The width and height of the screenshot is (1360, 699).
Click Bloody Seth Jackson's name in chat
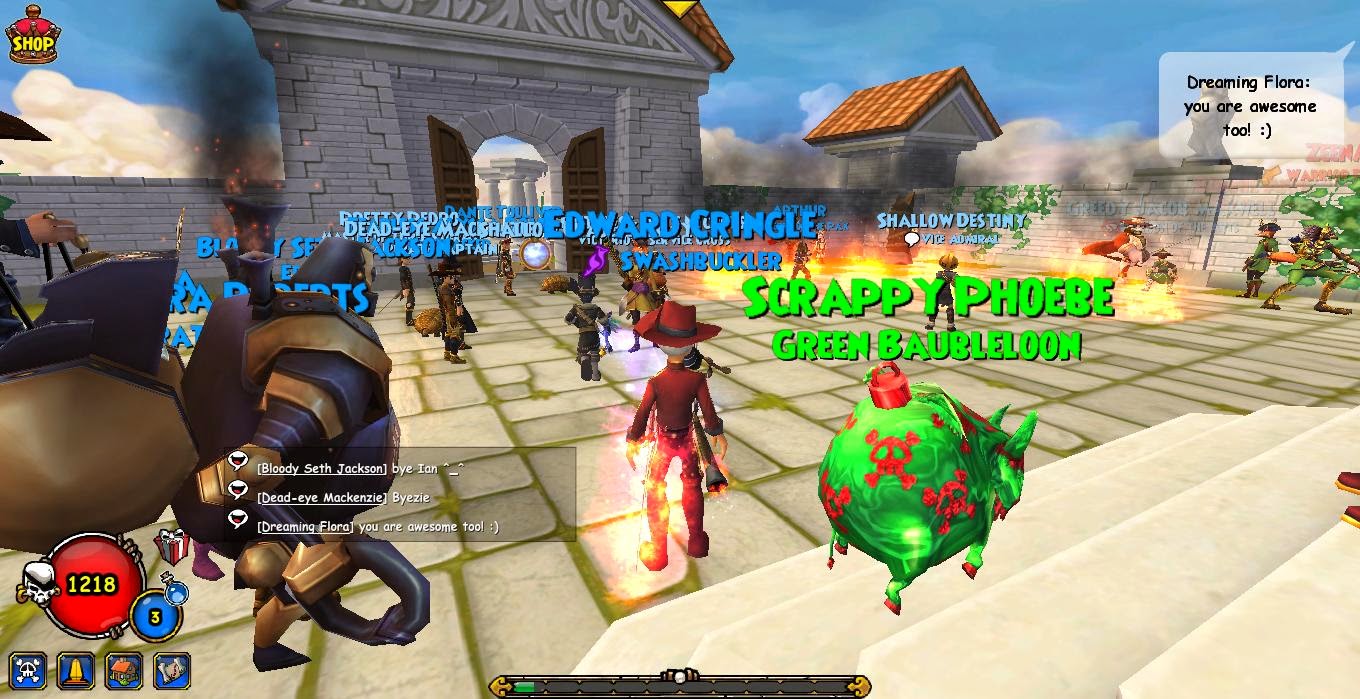(x=320, y=468)
